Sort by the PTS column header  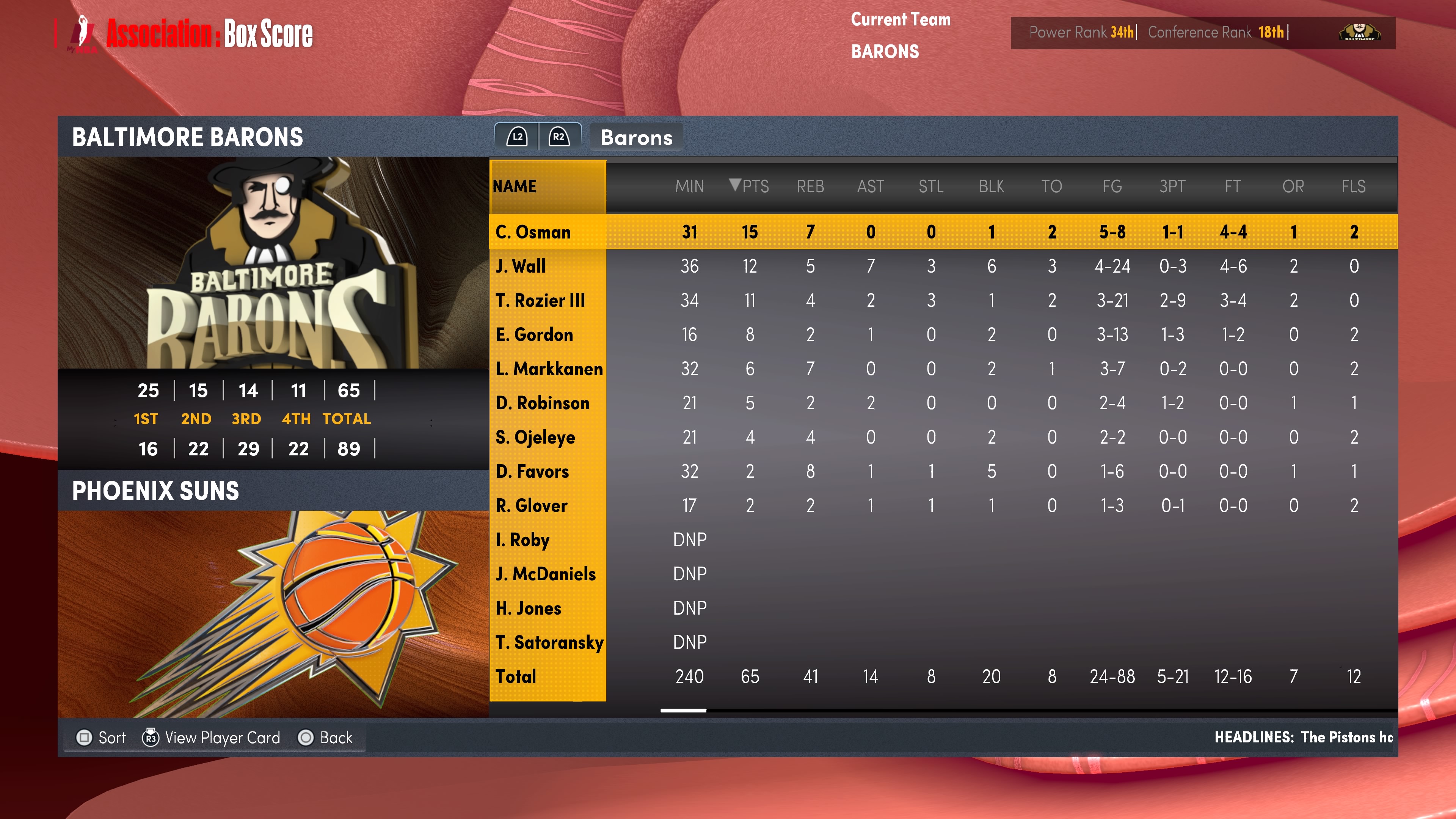pyautogui.click(x=750, y=186)
